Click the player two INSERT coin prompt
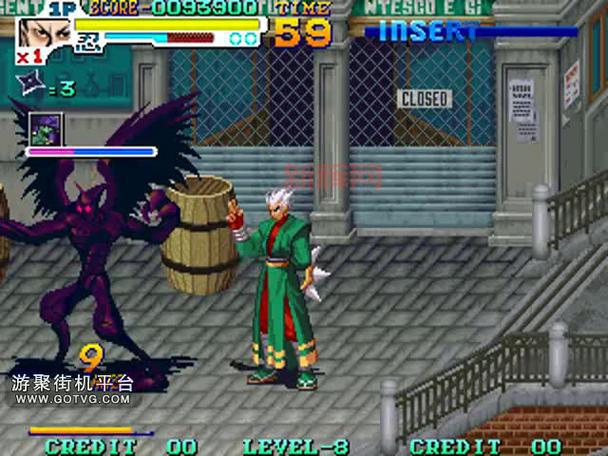The height and width of the screenshot is (456, 608). (x=428, y=32)
